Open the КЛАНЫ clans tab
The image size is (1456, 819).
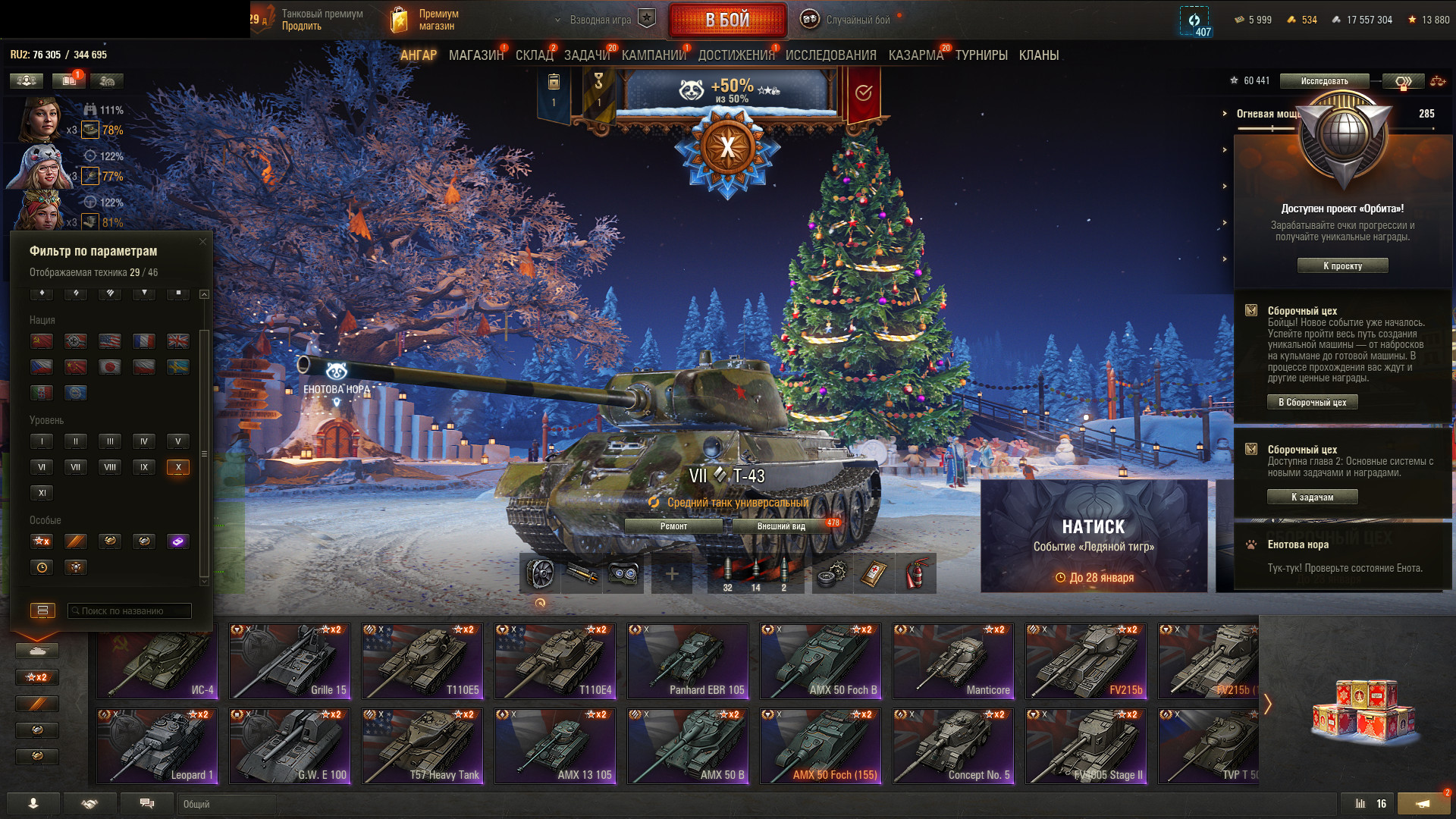pos(1038,55)
